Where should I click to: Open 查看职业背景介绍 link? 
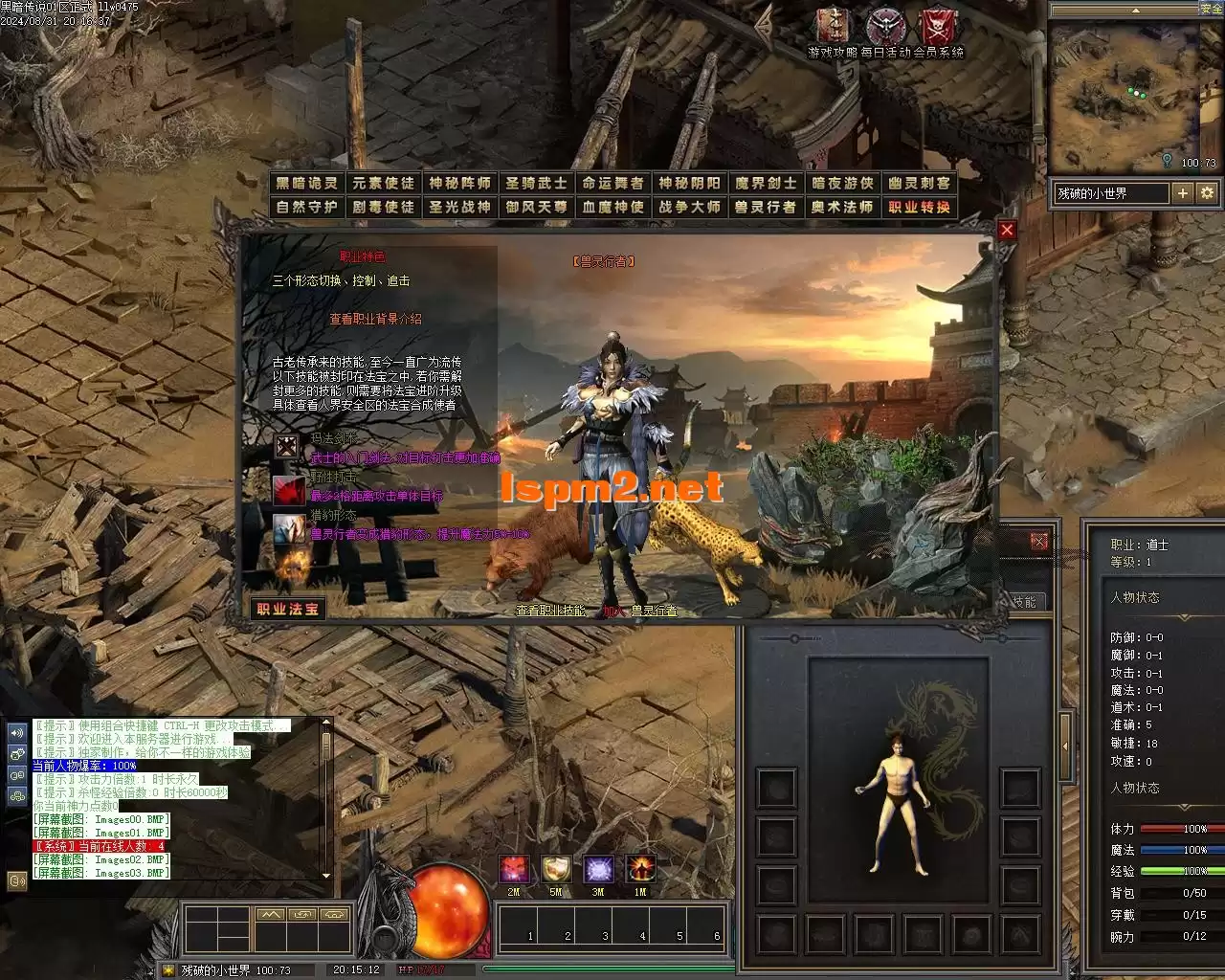(x=375, y=319)
